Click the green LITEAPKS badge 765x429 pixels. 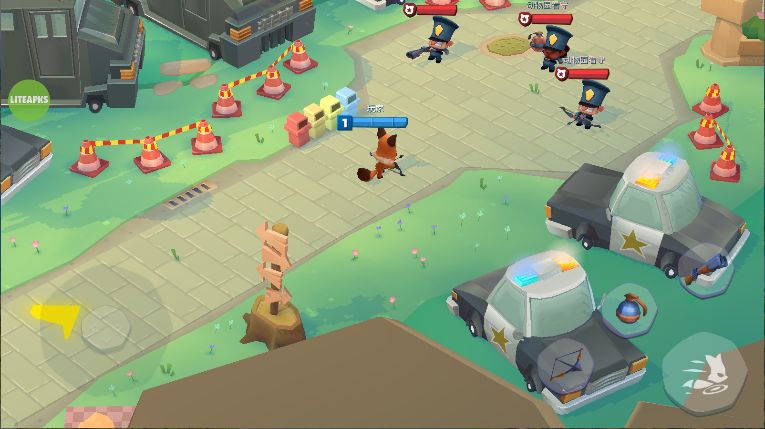[28, 100]
